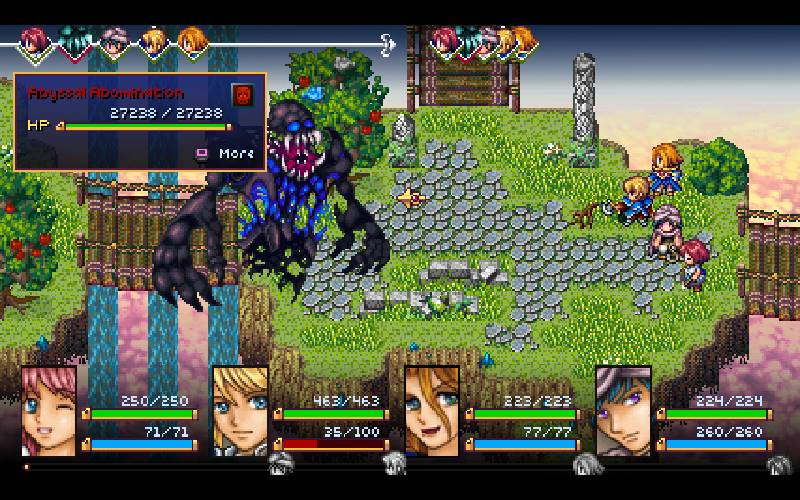This screenshot has width=800, height=500.
Task: Click the red skull icon beside Abyssal Abomination
Action: coord(242,95)
